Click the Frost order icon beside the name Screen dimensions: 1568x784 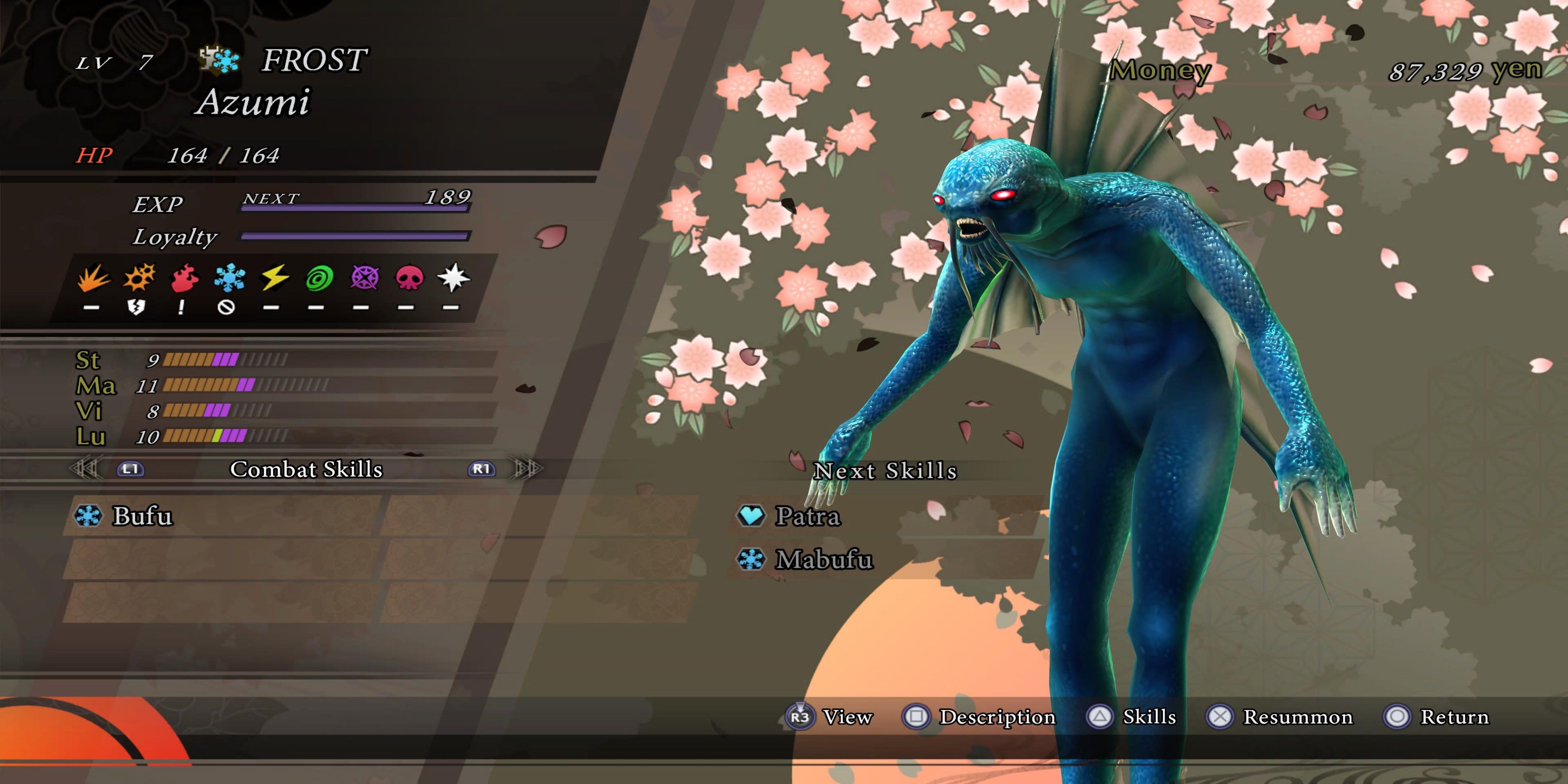point(219,60)
